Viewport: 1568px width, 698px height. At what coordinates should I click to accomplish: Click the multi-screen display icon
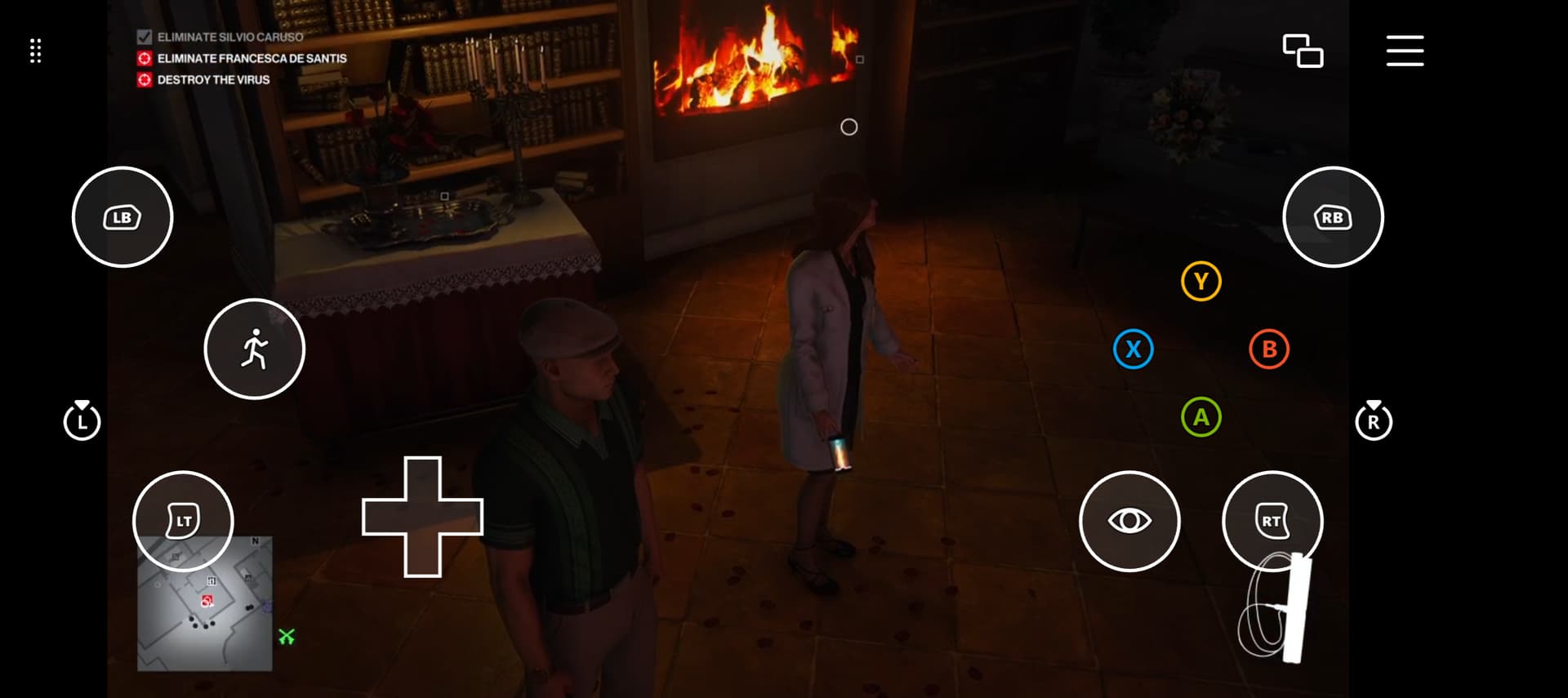(1303, 51)
